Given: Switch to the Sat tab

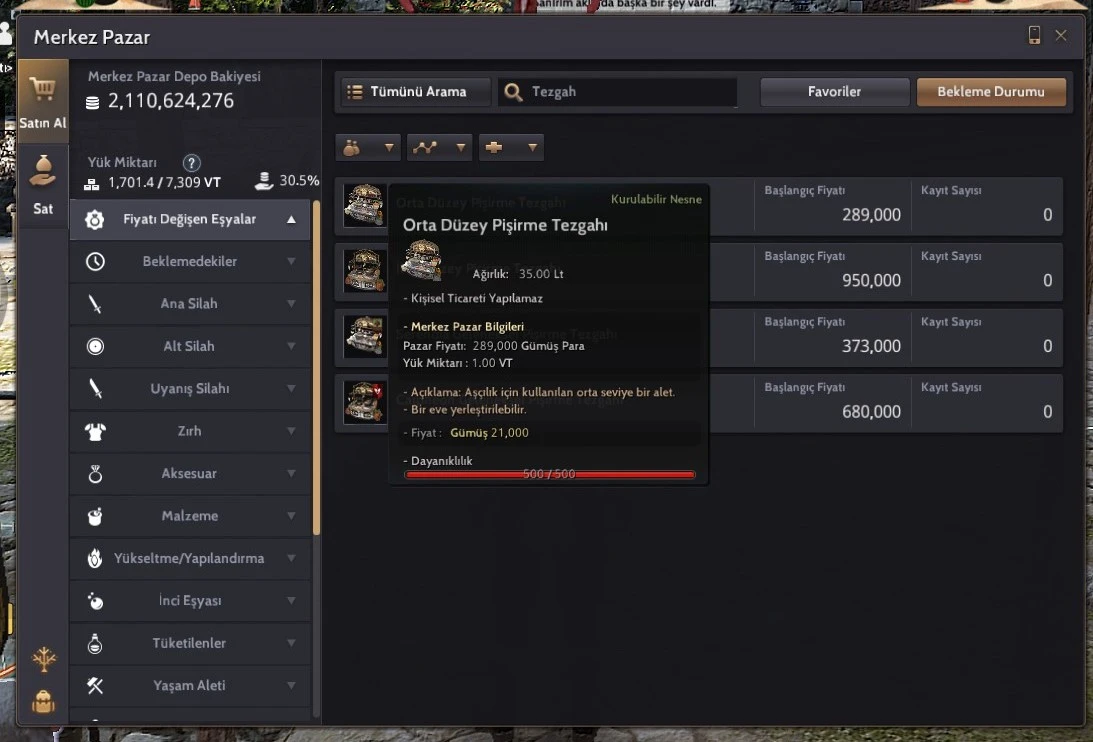Looking at the screenshot, I should pos(43,185).
